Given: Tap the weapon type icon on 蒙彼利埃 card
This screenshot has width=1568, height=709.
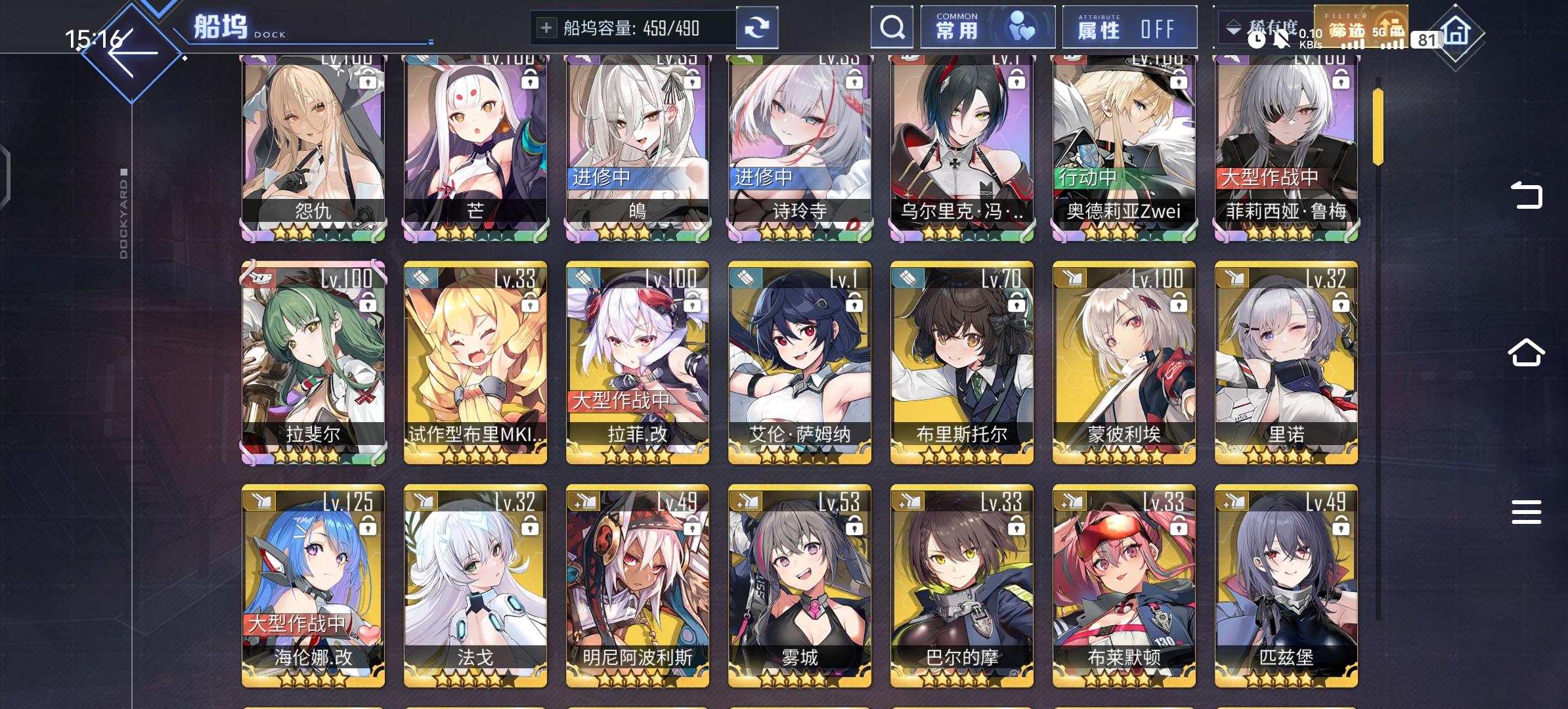Looking at the screenshot, I should coord(1070,278).
